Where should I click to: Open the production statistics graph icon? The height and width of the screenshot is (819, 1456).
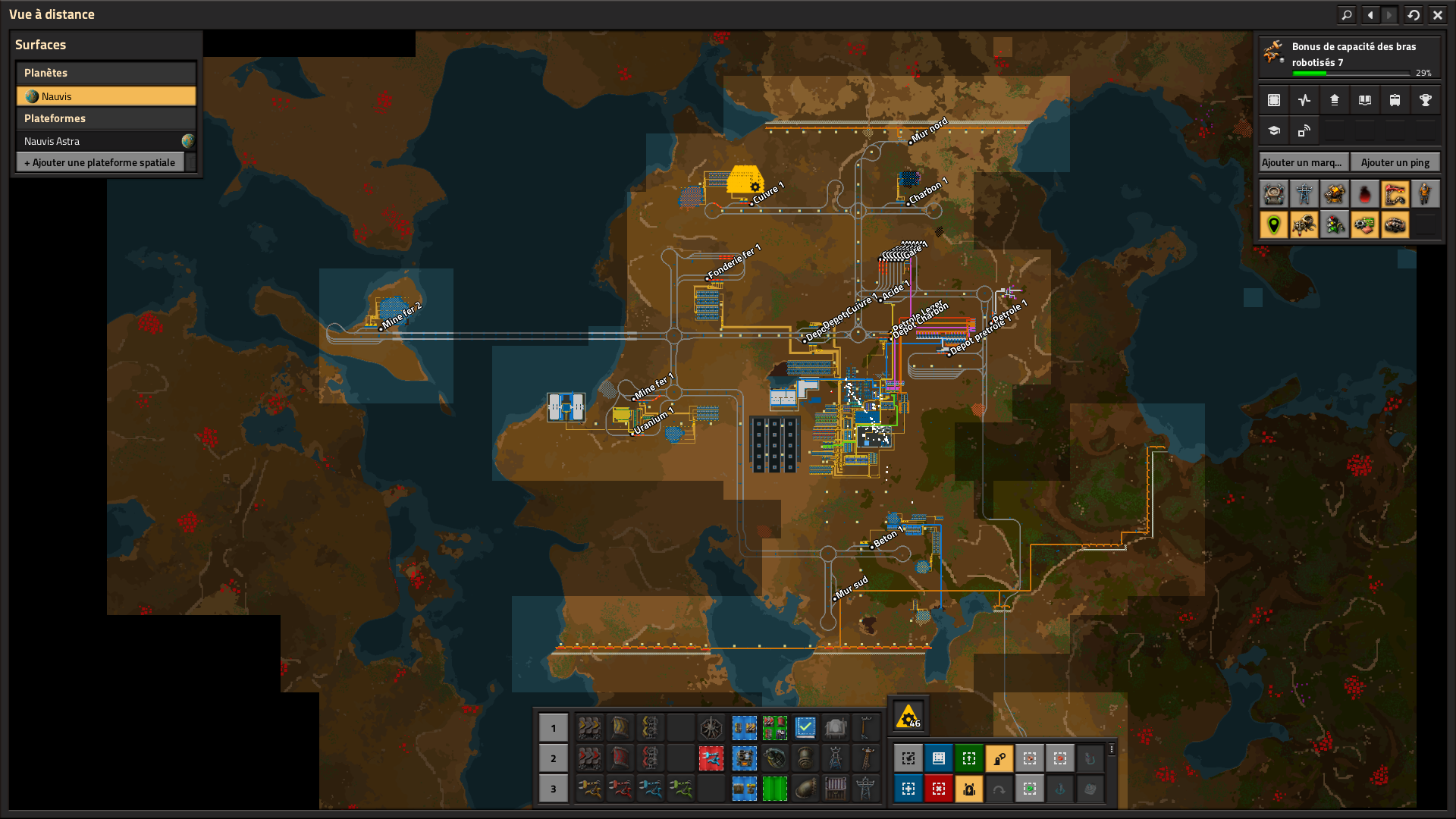1304,100
